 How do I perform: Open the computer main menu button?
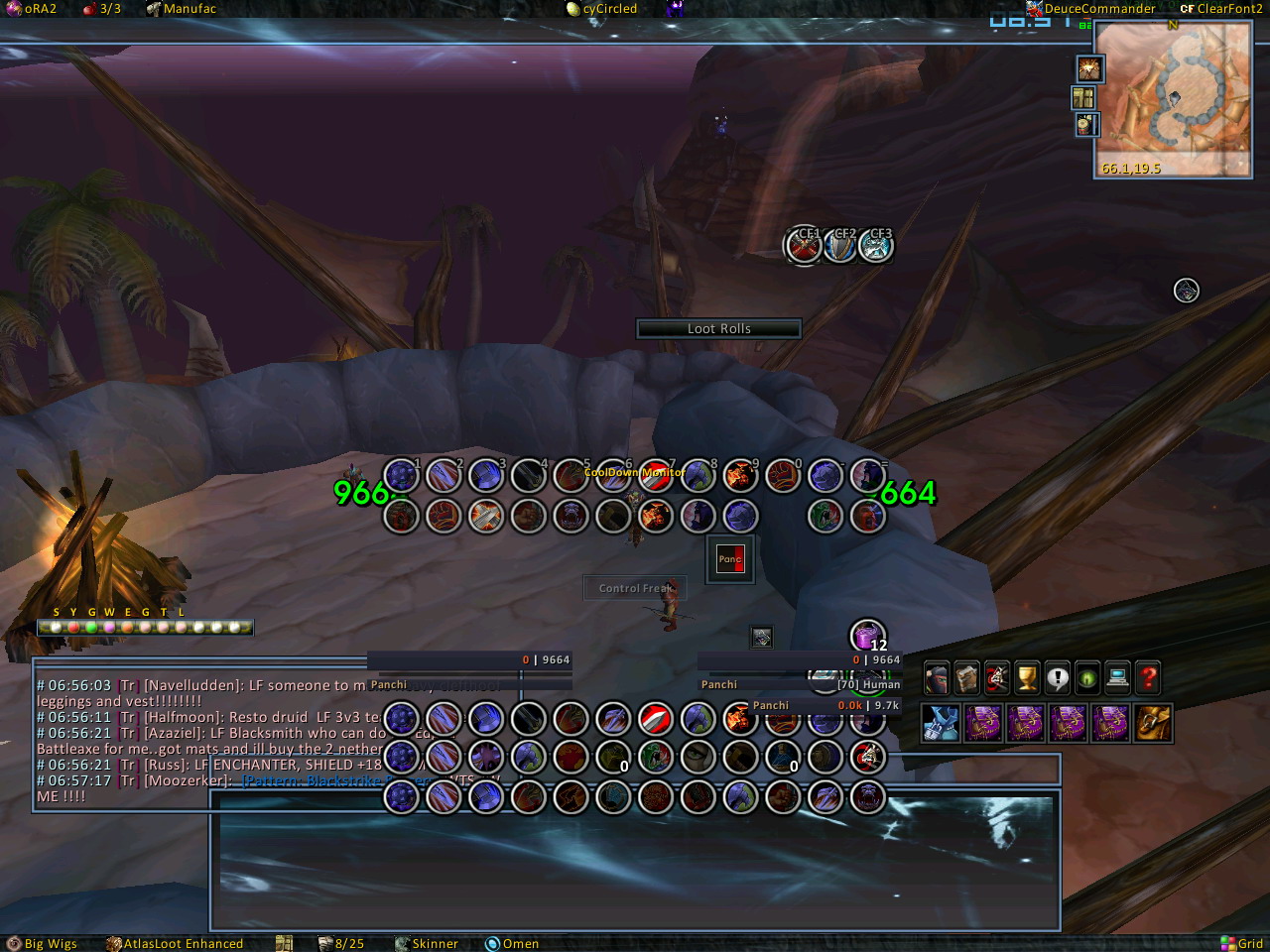tap(1117, 678)
